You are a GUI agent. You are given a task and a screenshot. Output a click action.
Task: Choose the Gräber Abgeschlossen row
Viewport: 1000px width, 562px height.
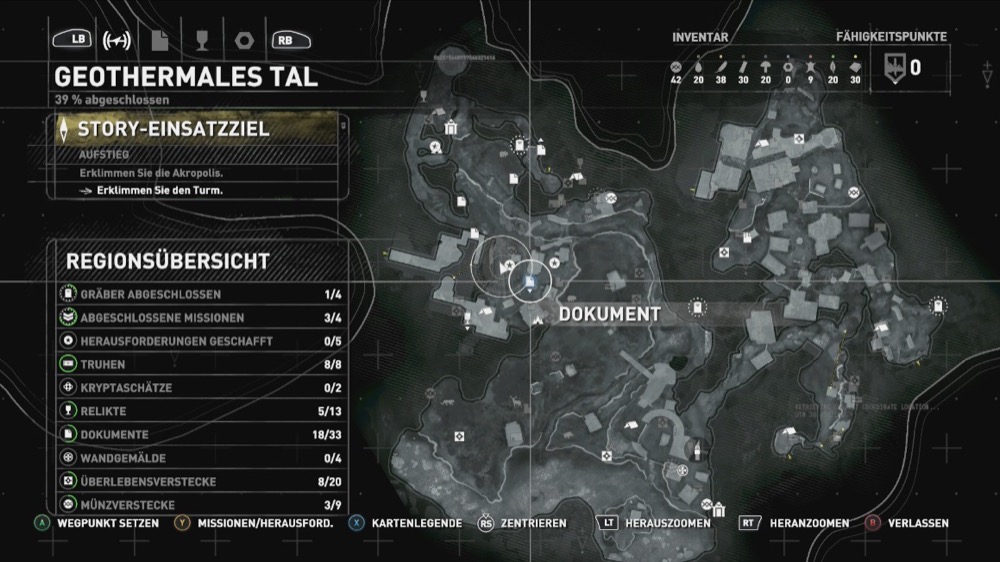point(200,295)
